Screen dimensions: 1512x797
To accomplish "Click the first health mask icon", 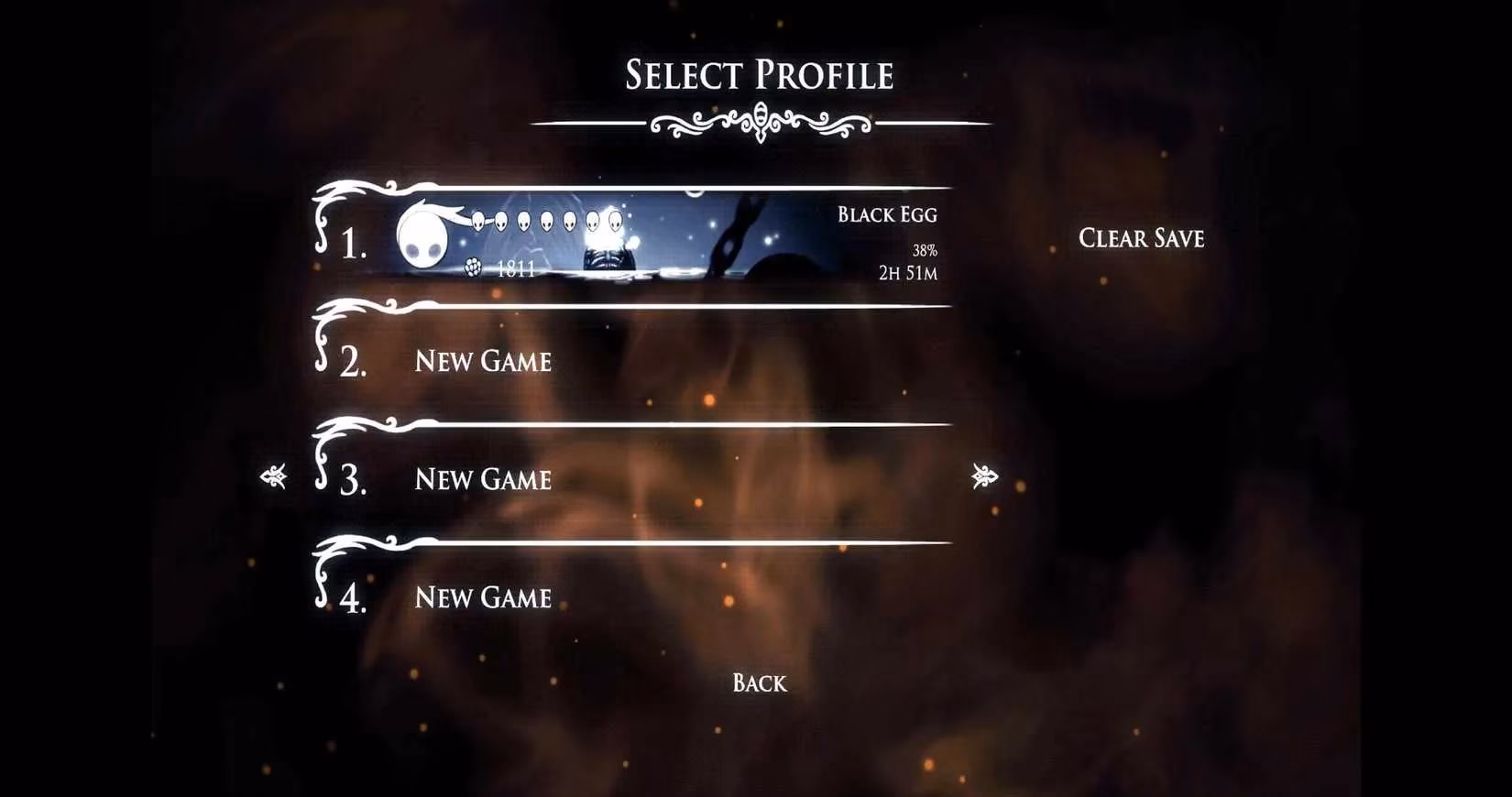I will (x=479, y=221).
